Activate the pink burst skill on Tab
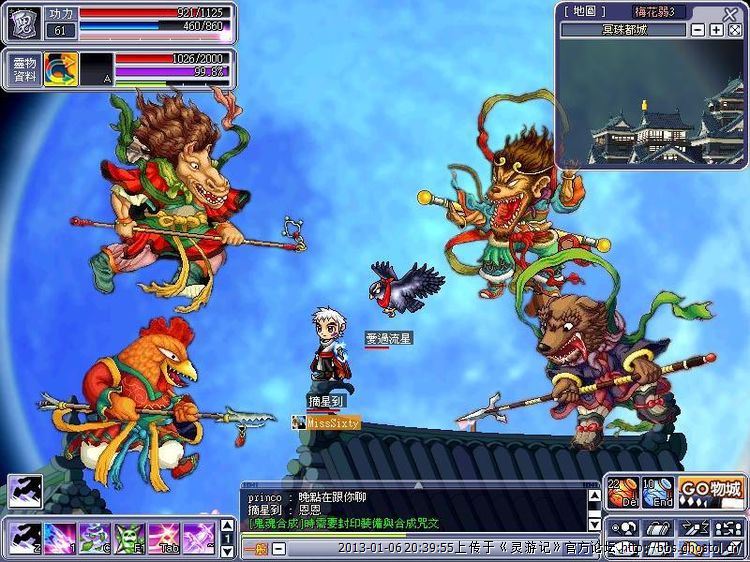The image size is (750, 562). tap(165, 536)
